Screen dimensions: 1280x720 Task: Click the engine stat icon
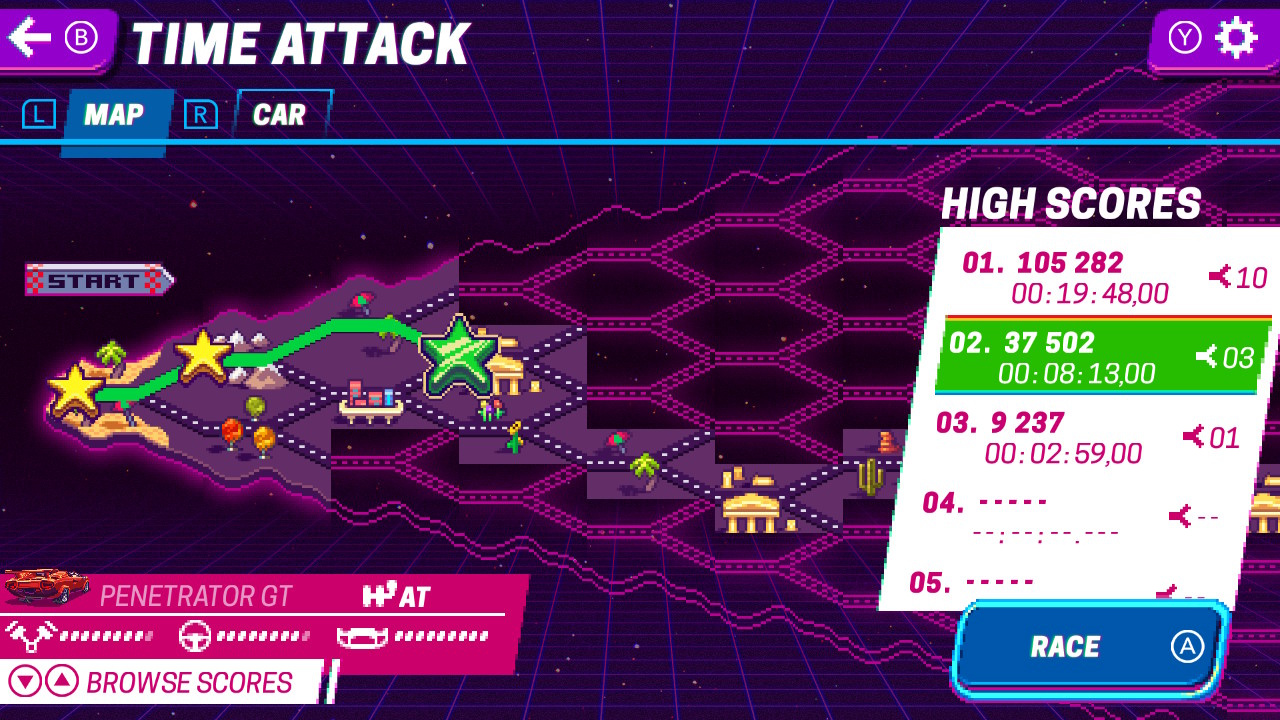tap(31, 634)
